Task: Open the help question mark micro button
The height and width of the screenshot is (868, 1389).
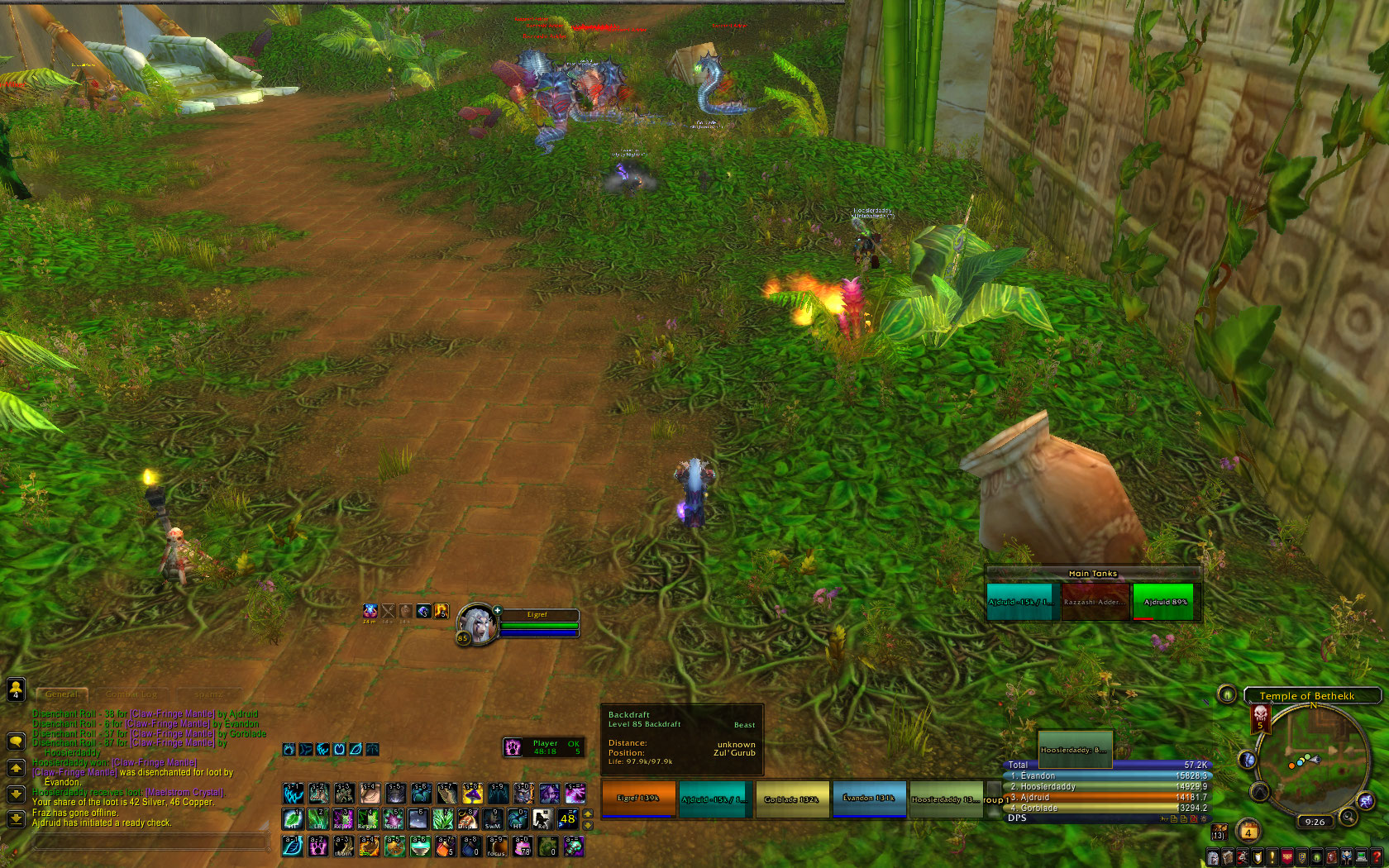Action: click(1377, 858)
